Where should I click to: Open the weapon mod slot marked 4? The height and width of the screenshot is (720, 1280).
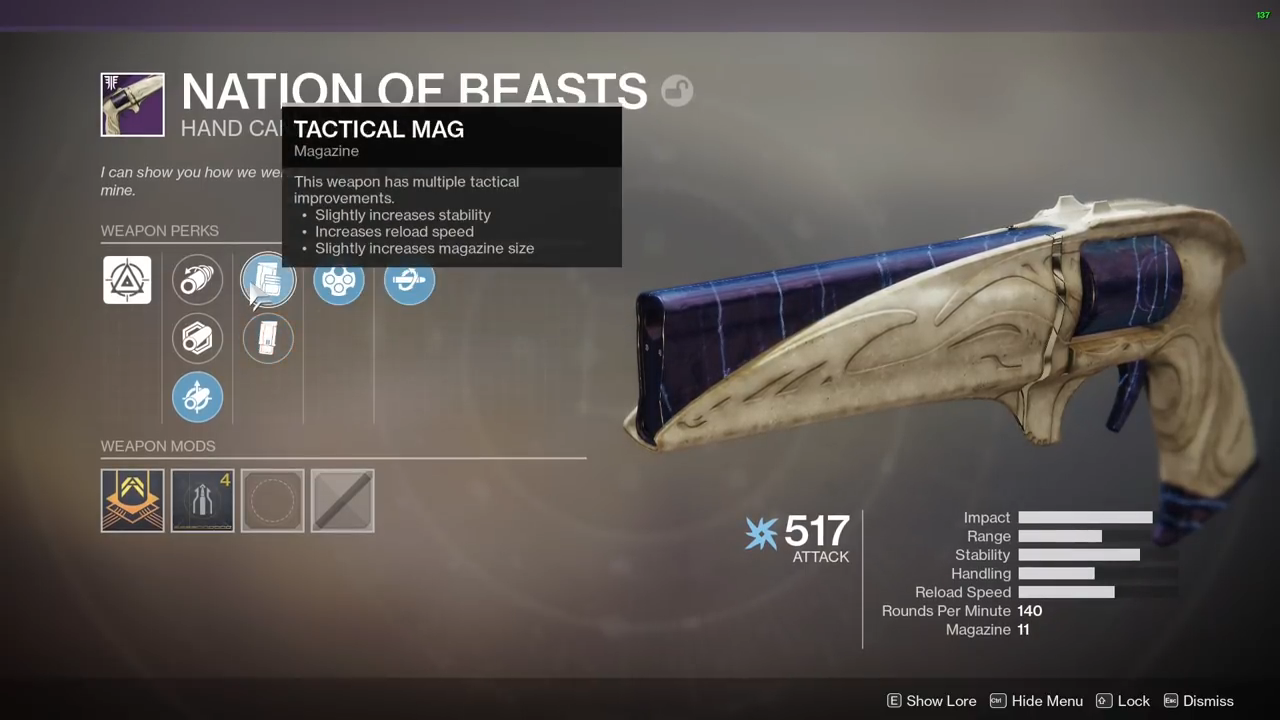click(203, 501)
